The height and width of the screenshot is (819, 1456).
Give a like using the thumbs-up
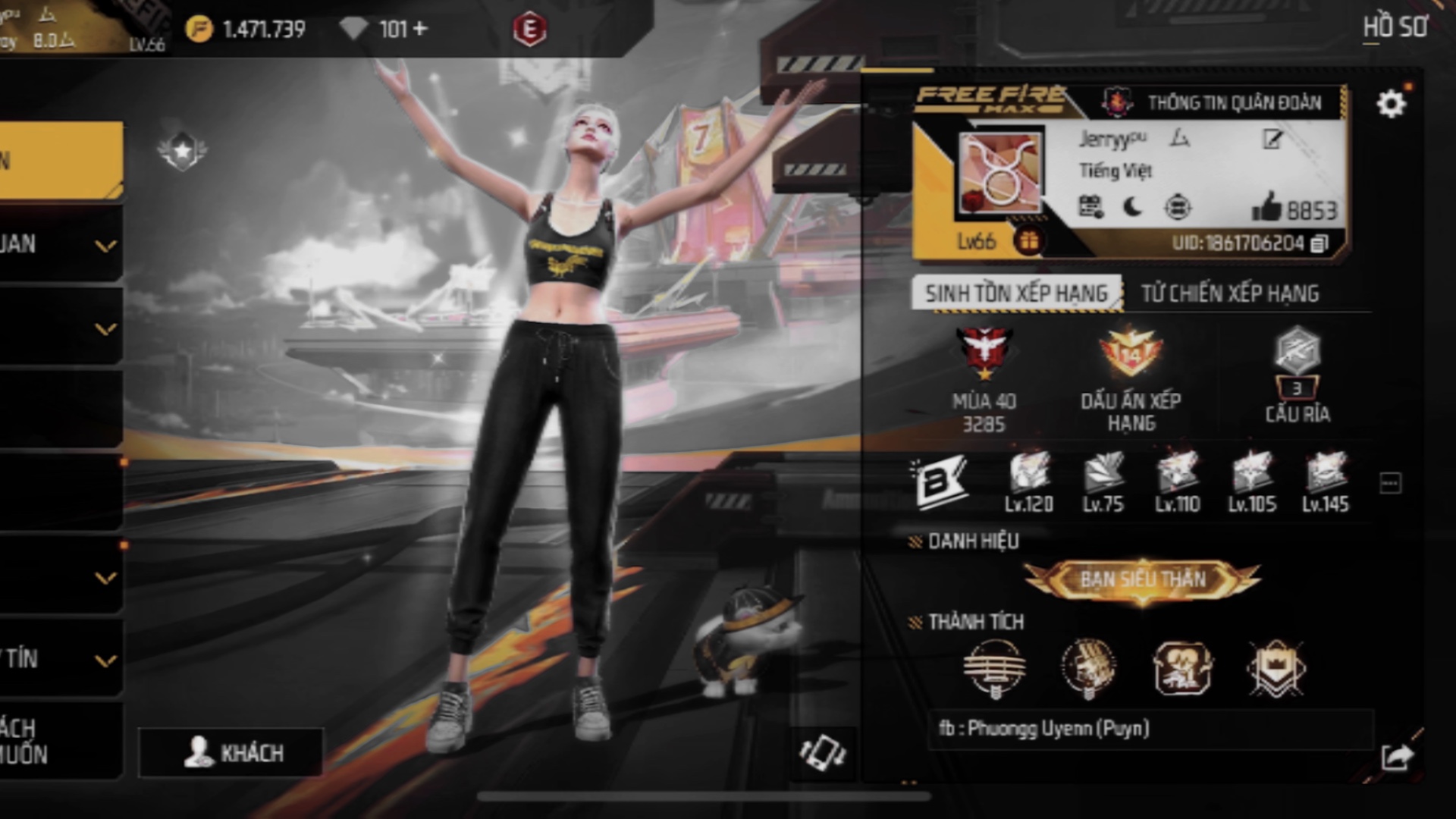pos(1266,206)
